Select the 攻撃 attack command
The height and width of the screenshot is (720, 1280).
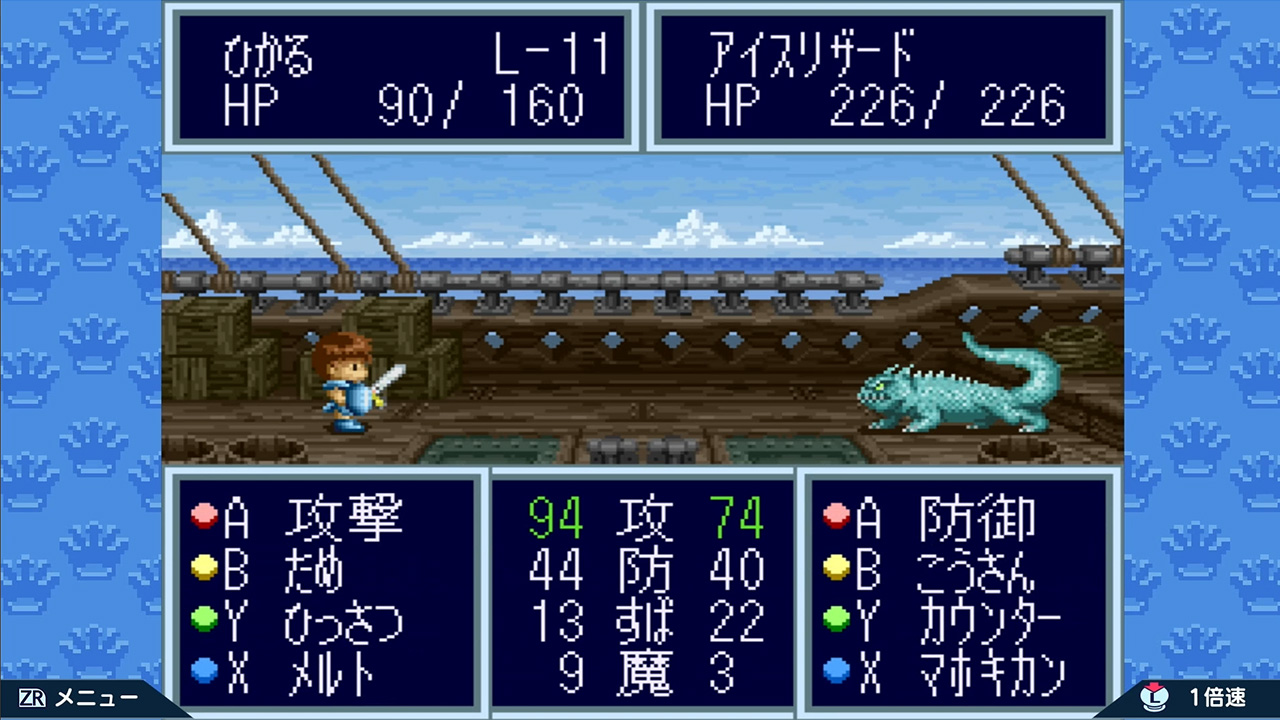tap(343, 518)
